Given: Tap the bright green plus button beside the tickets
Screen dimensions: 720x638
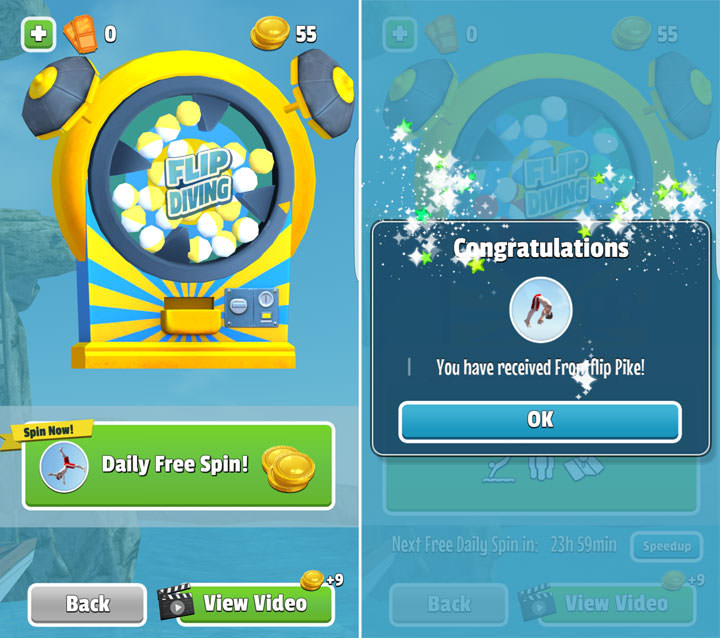Looking at the screenshot, I should (38, 34).
